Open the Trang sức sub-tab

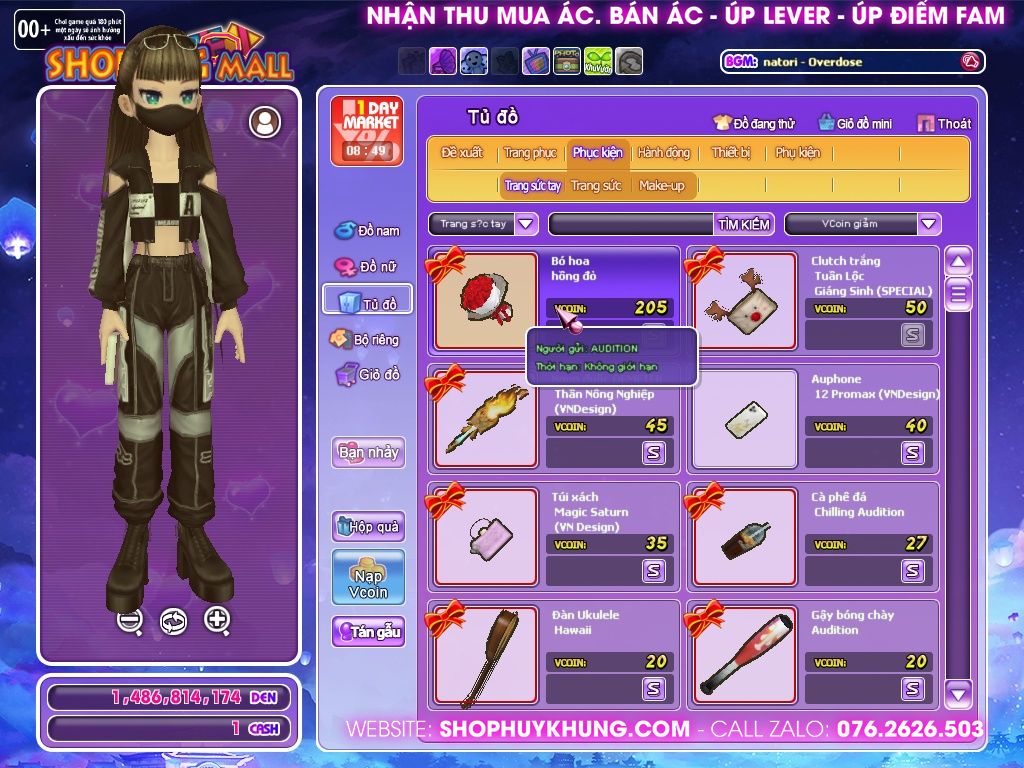click(x=596, y=186)
